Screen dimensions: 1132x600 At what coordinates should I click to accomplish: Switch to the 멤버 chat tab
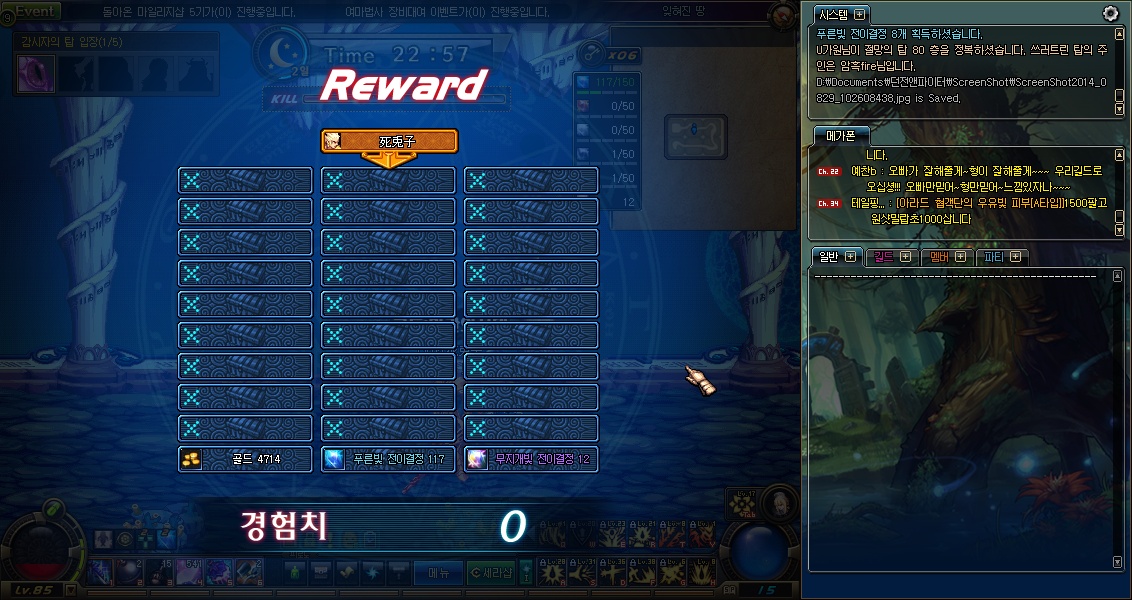(x=946, y=257)
